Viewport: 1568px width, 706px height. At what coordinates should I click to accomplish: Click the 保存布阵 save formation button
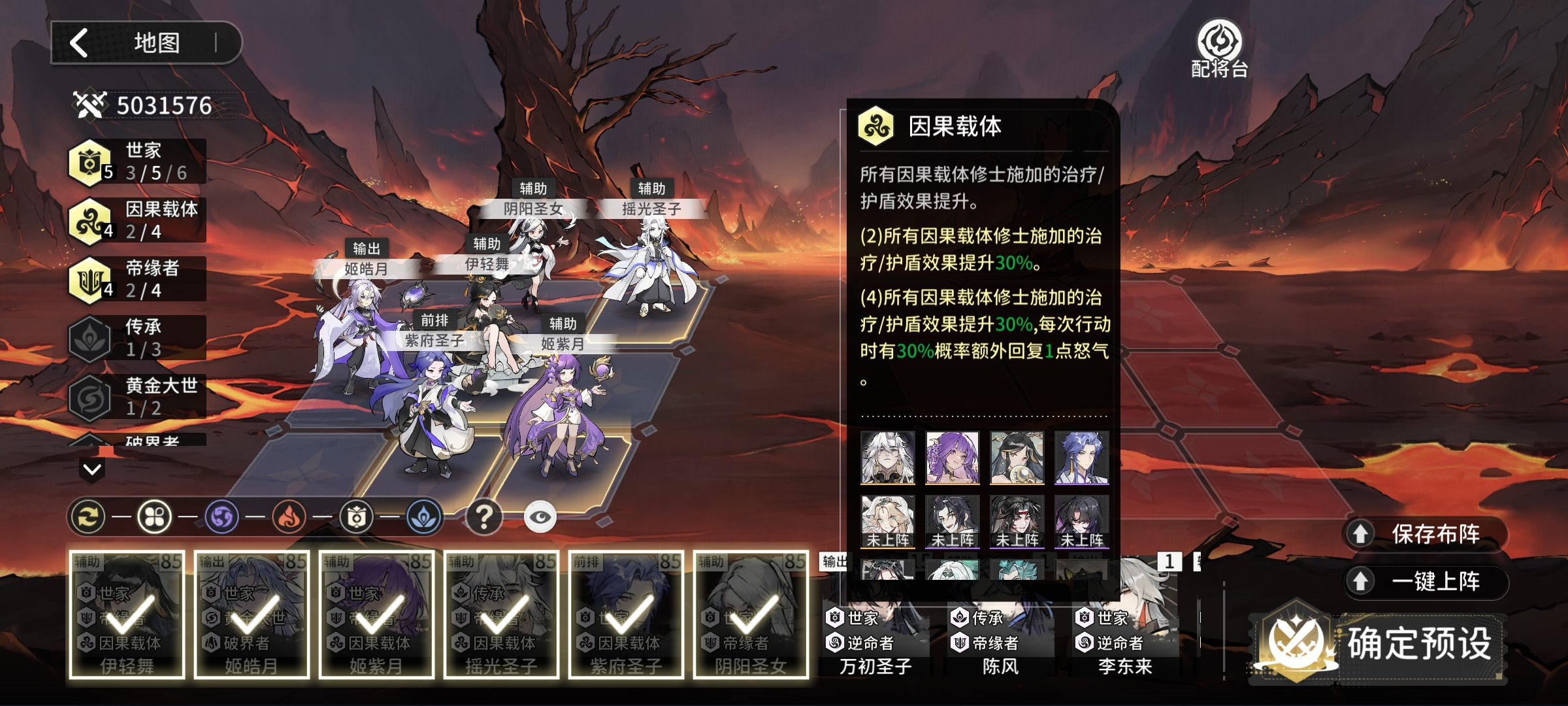[x=1426, y=534]
